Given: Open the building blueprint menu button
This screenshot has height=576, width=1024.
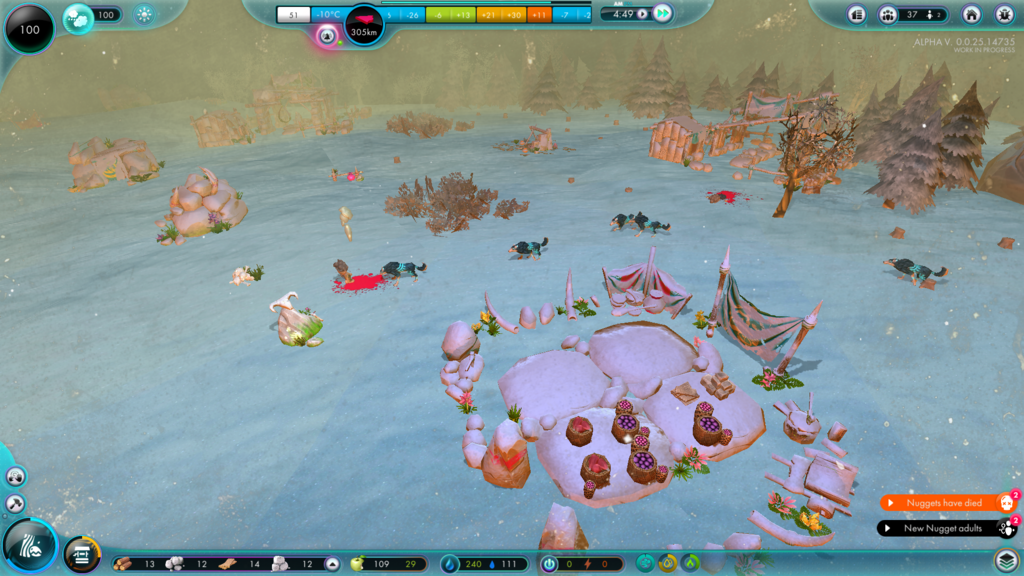Looking at the screenshot, I should [x=82, y=555].
